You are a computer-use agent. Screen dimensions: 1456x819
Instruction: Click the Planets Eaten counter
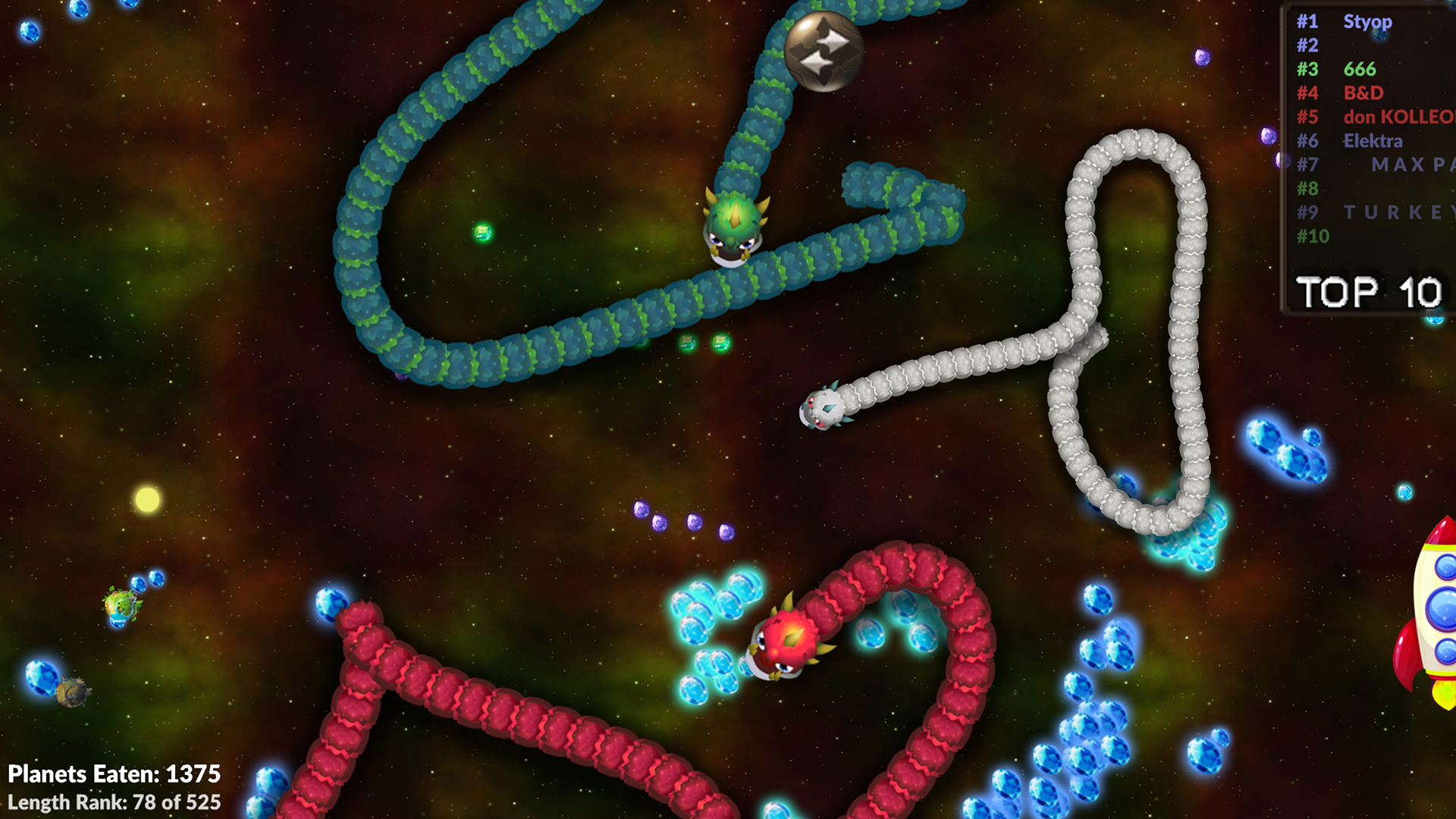pos(114,775)
